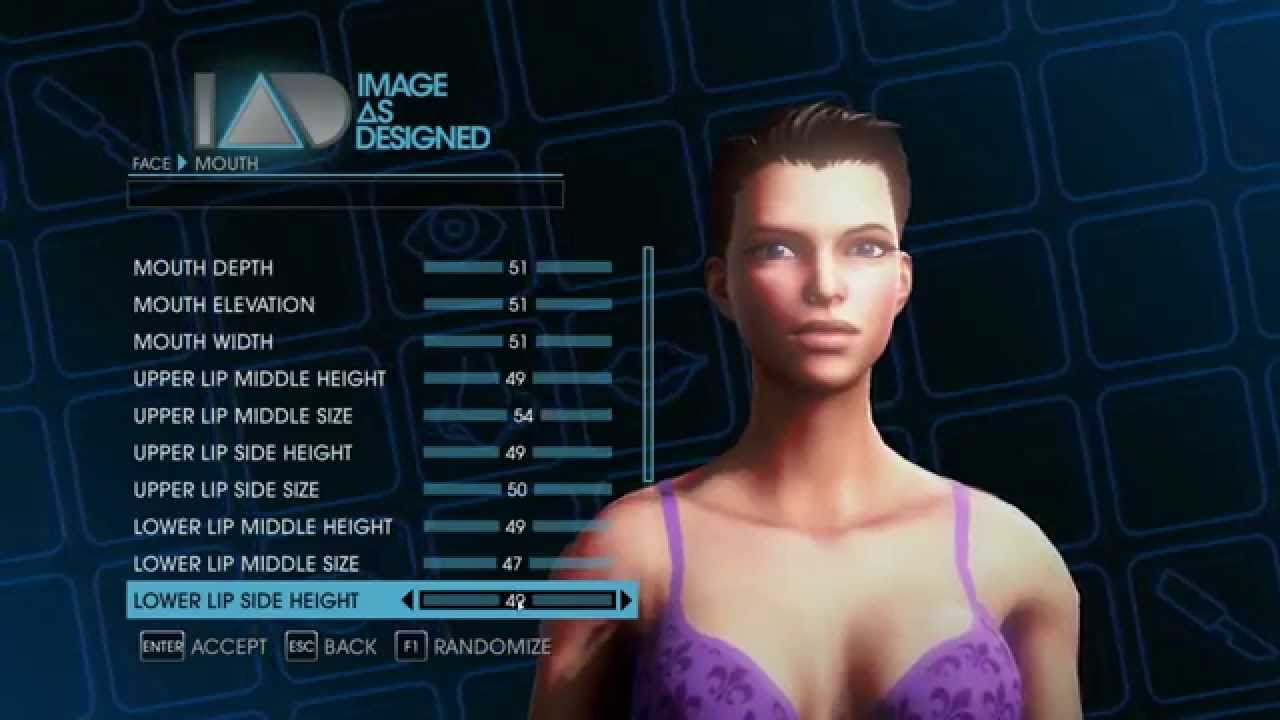
Task: Select Lower Lip Middle Size
Action: 246,564
